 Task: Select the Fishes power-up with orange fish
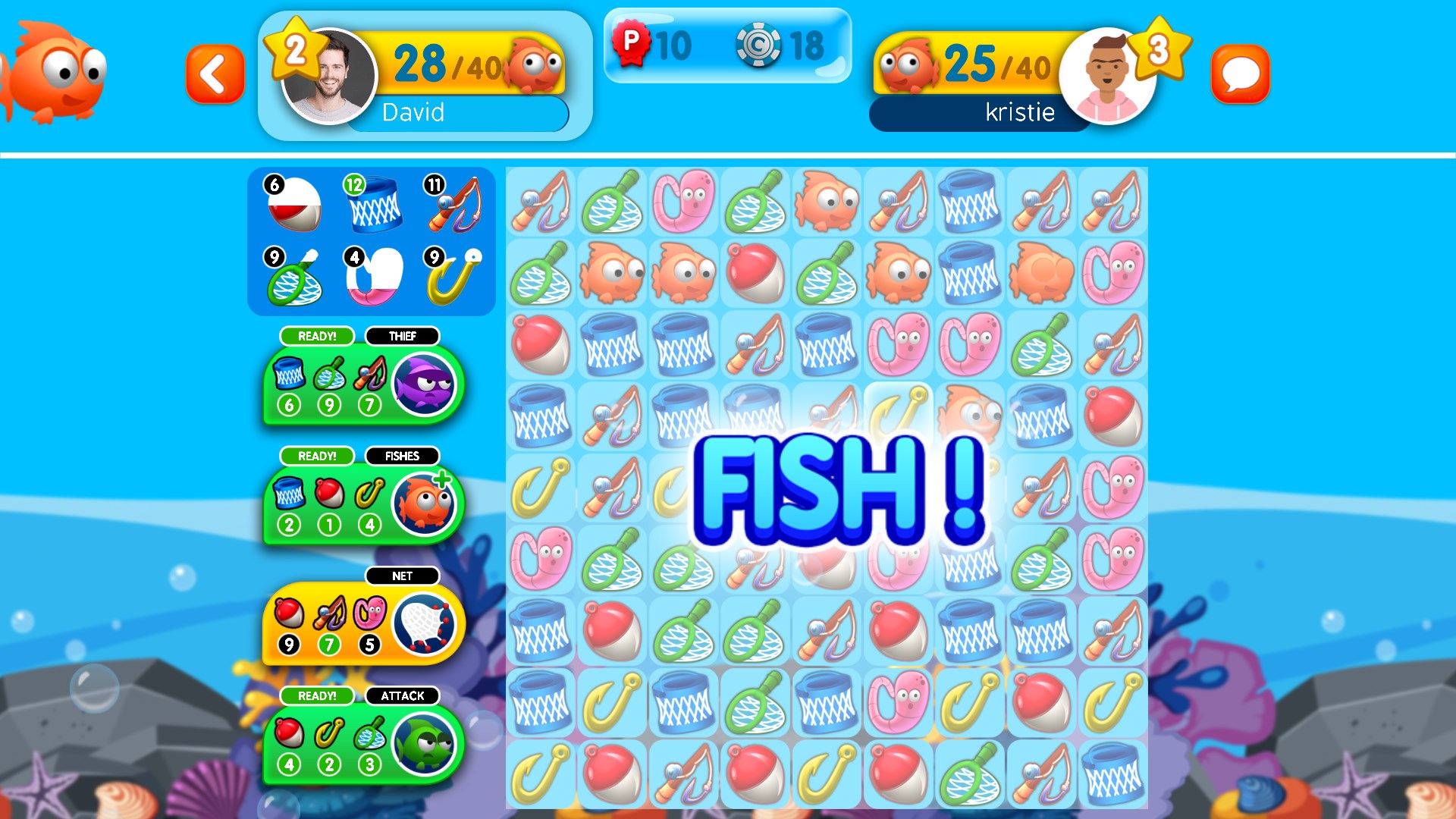point(425,503)
